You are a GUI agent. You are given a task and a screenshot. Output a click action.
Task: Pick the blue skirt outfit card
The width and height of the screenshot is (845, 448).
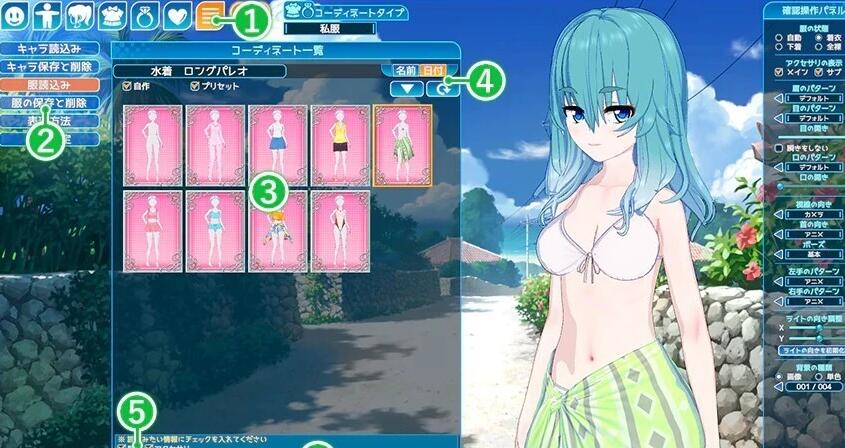coord(278,145)
